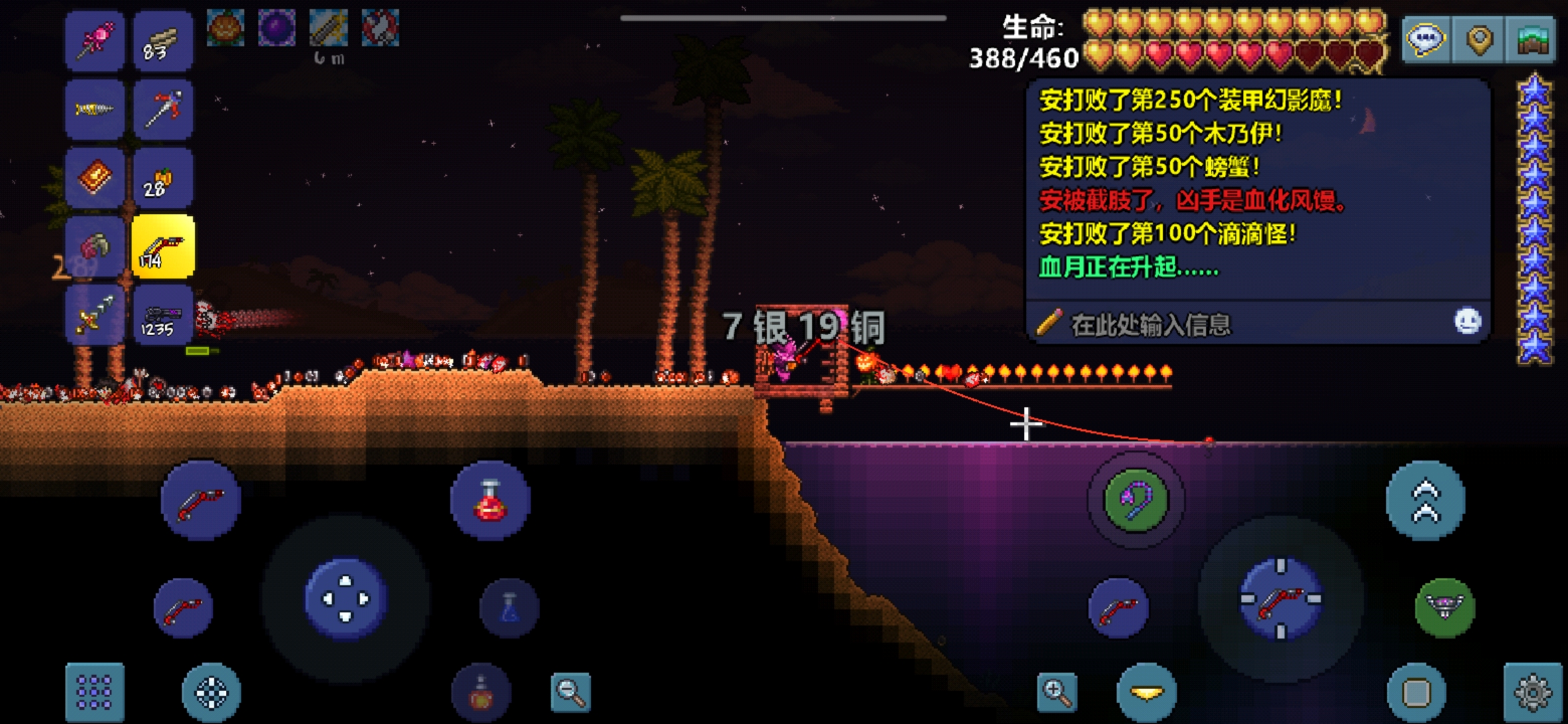This screenshot has width=1568, height=724.
Task: Open the chat speech bubble button
Action: (x=1425, y=40)
